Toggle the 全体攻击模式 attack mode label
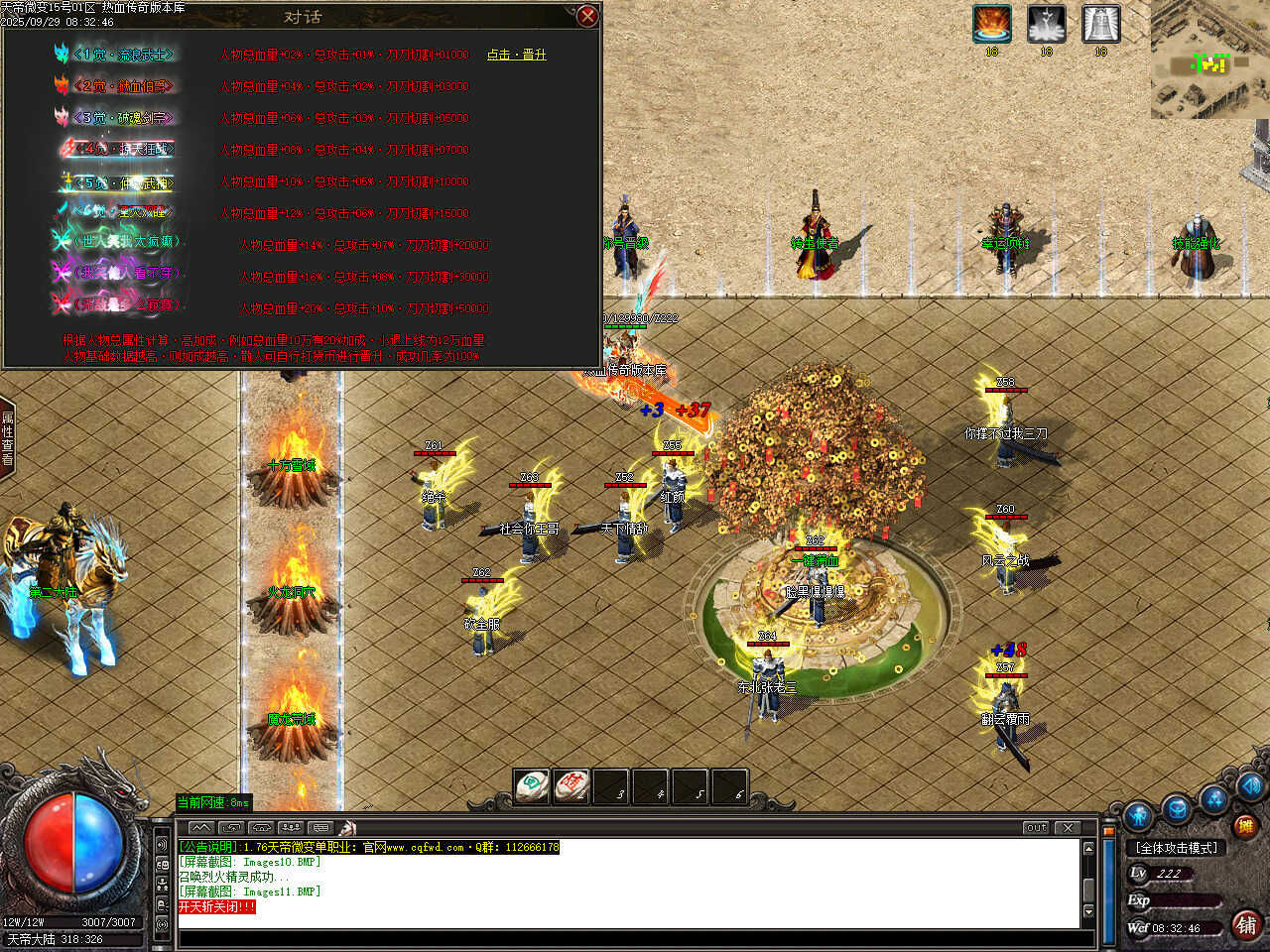Image resolution: width=1270 pixels, height=952 pixels. [1177, 848]
